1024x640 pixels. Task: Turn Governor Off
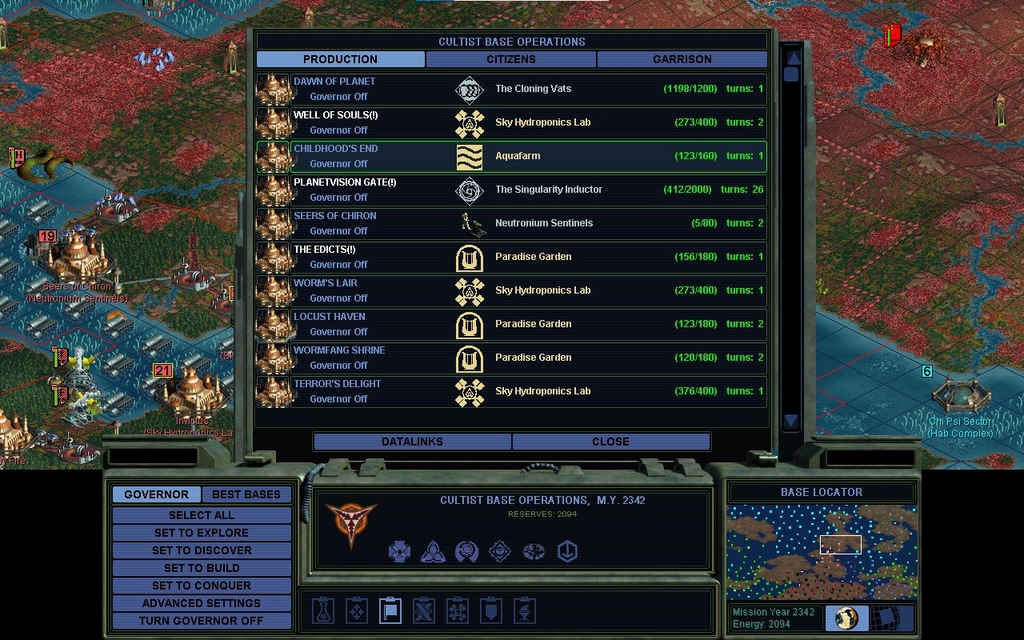201,620
